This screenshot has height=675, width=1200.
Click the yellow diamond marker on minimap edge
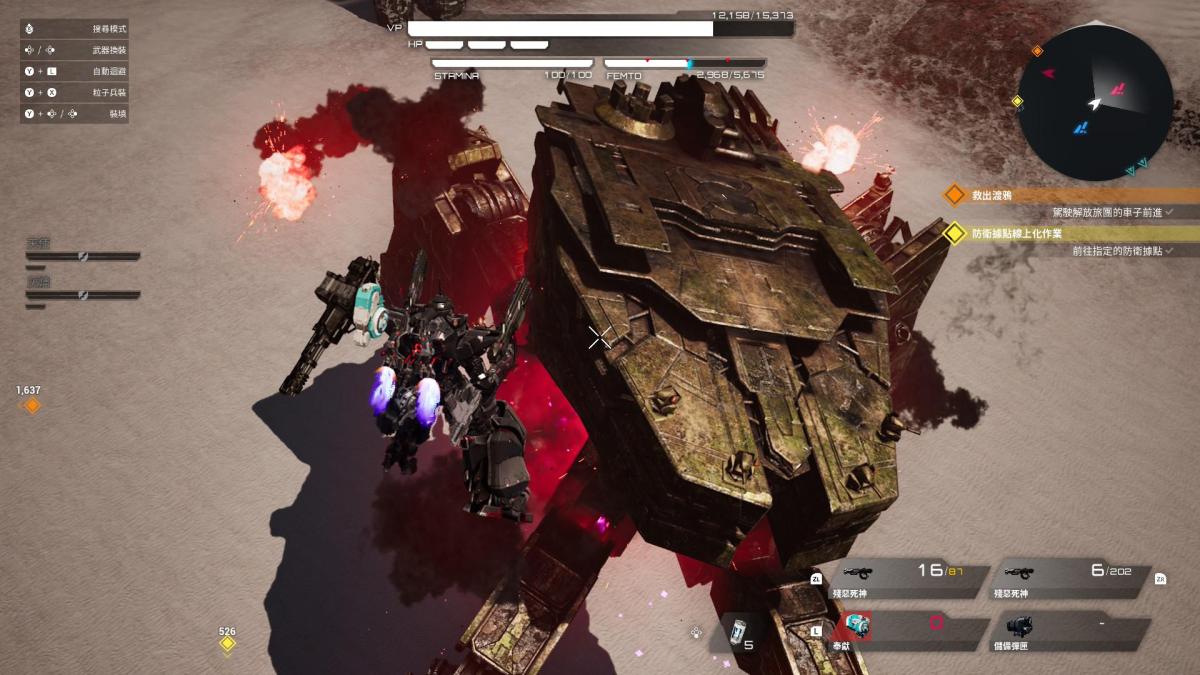tap(1017, 101)
